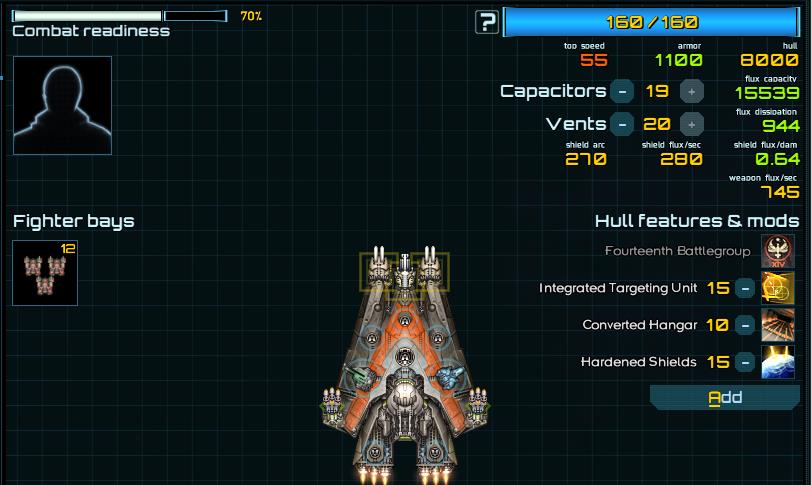
Task: Remove the Integrated Targeting Unit mod
Action: click(745, 288)
